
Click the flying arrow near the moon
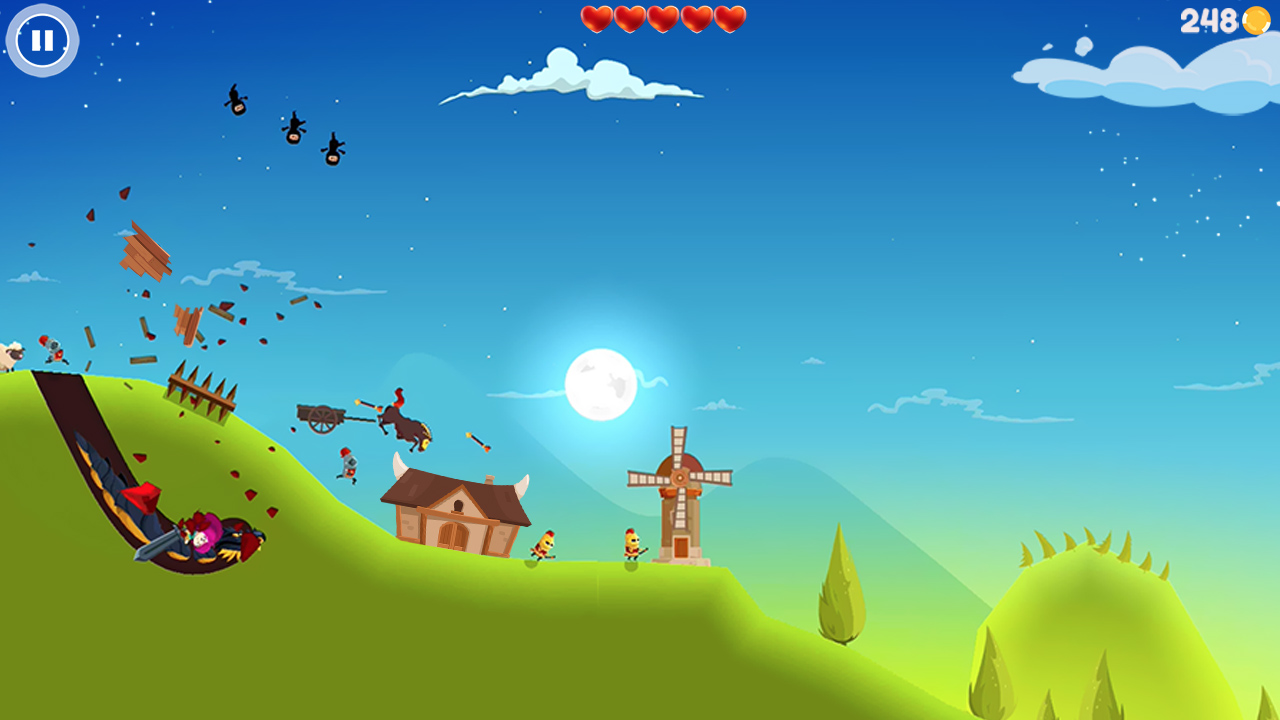point(475,440)
